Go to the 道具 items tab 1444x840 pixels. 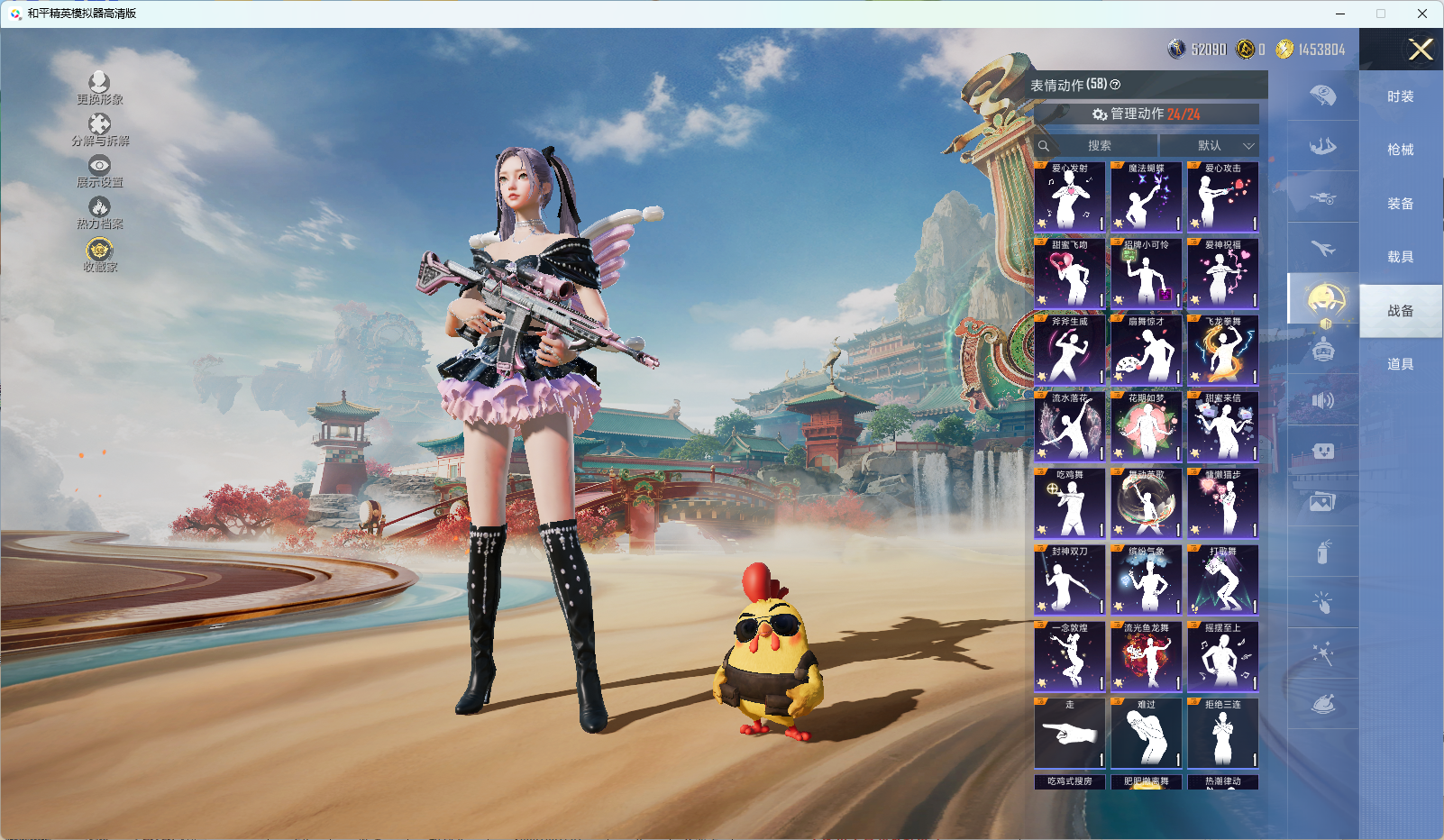[1400, 364]
